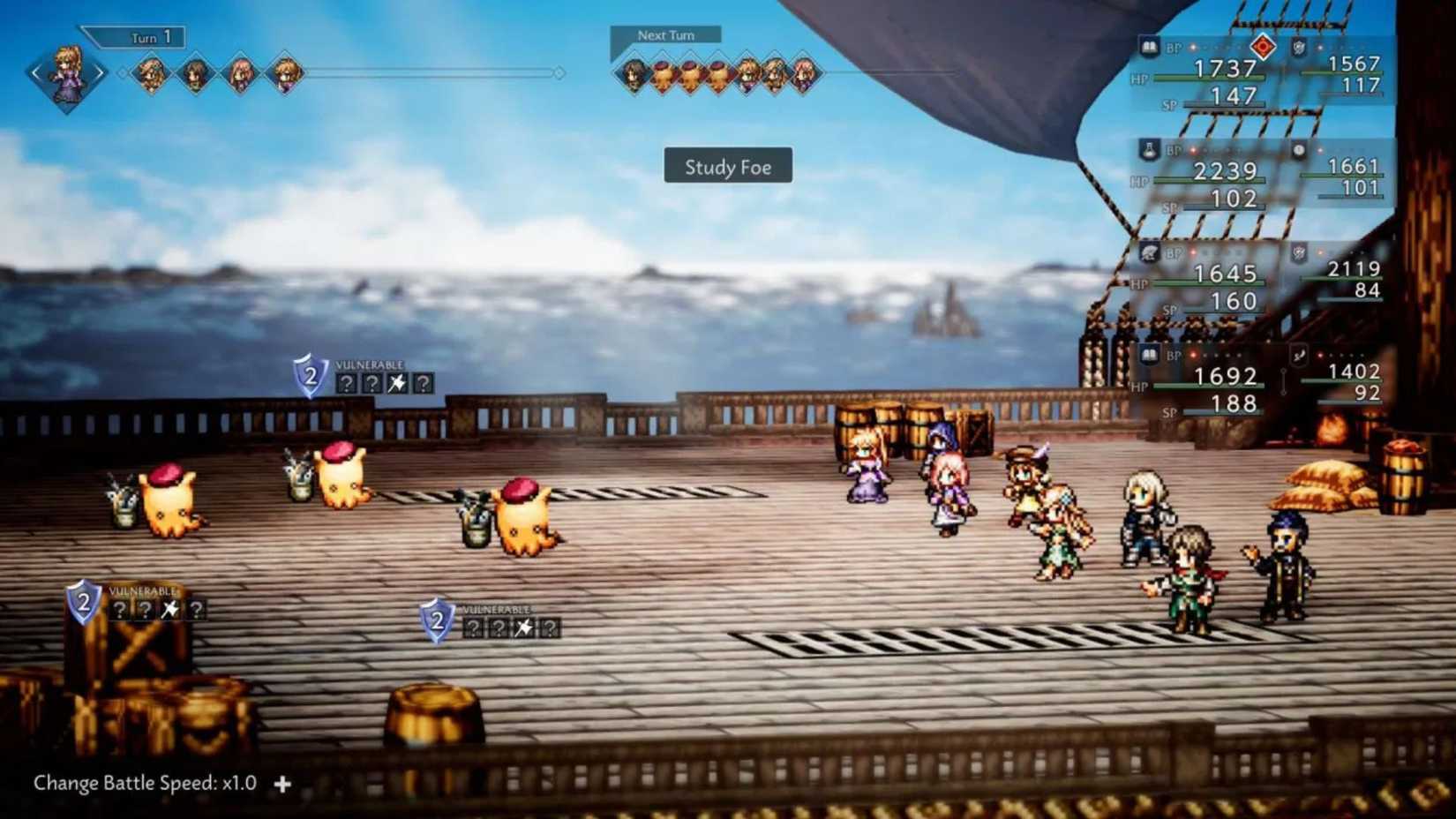Switch to the Turn 1 banner
1456x819 pixels.
(x=146, y=37)
